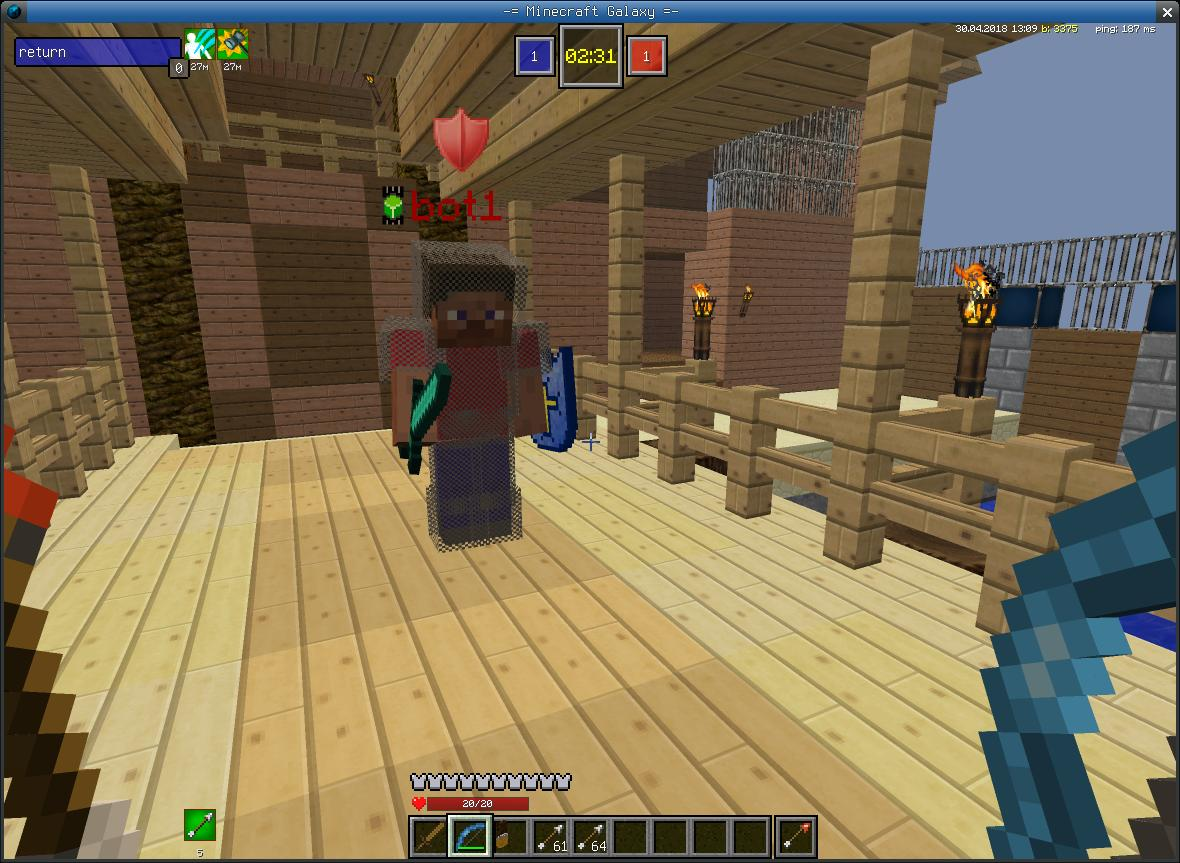The width and height of the screenshot is (1180, 863).
Task: Select the hammer burst buff icon
Action: [x=232, y=46]
